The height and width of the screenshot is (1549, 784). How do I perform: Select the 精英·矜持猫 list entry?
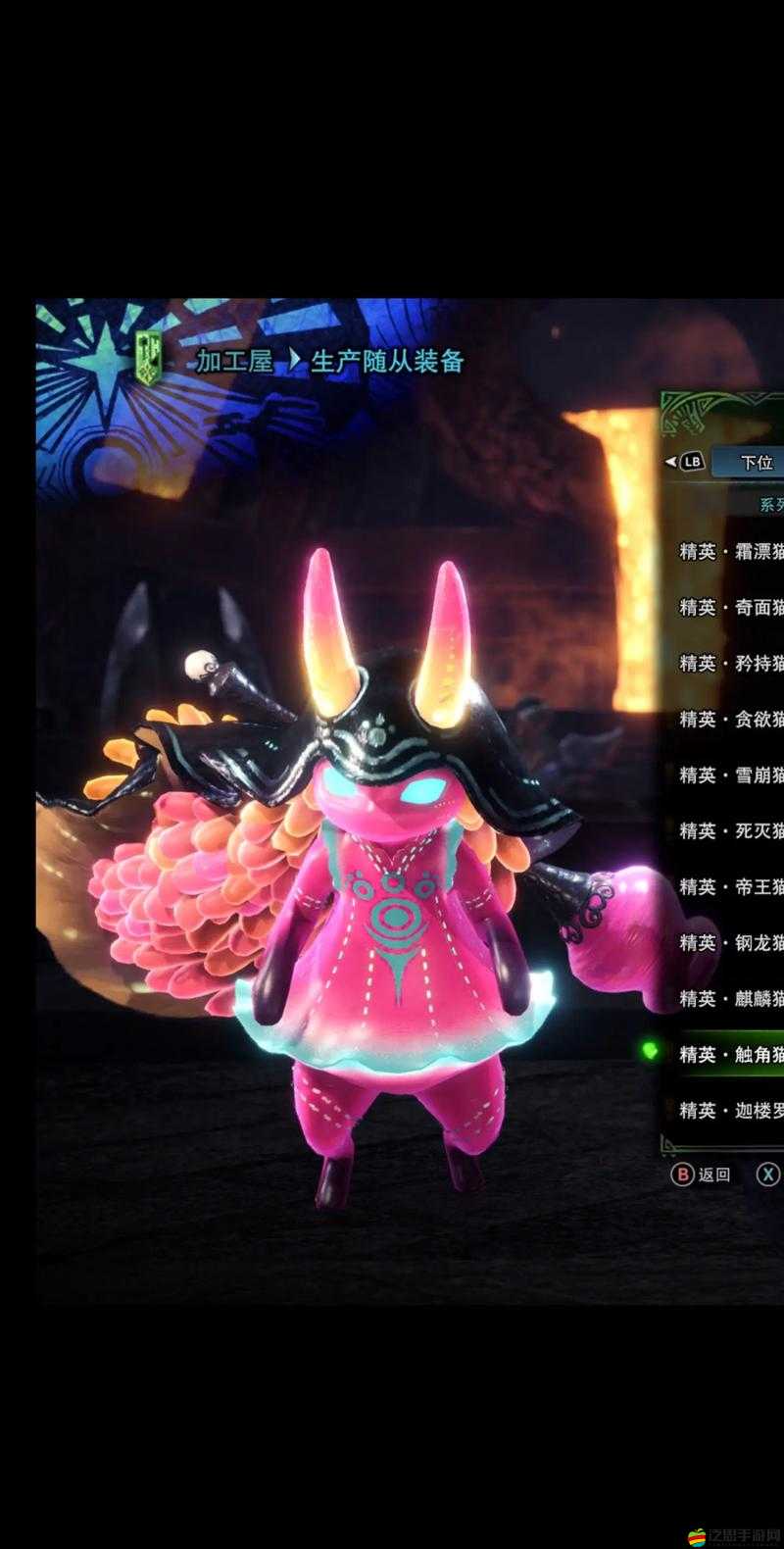731,664
